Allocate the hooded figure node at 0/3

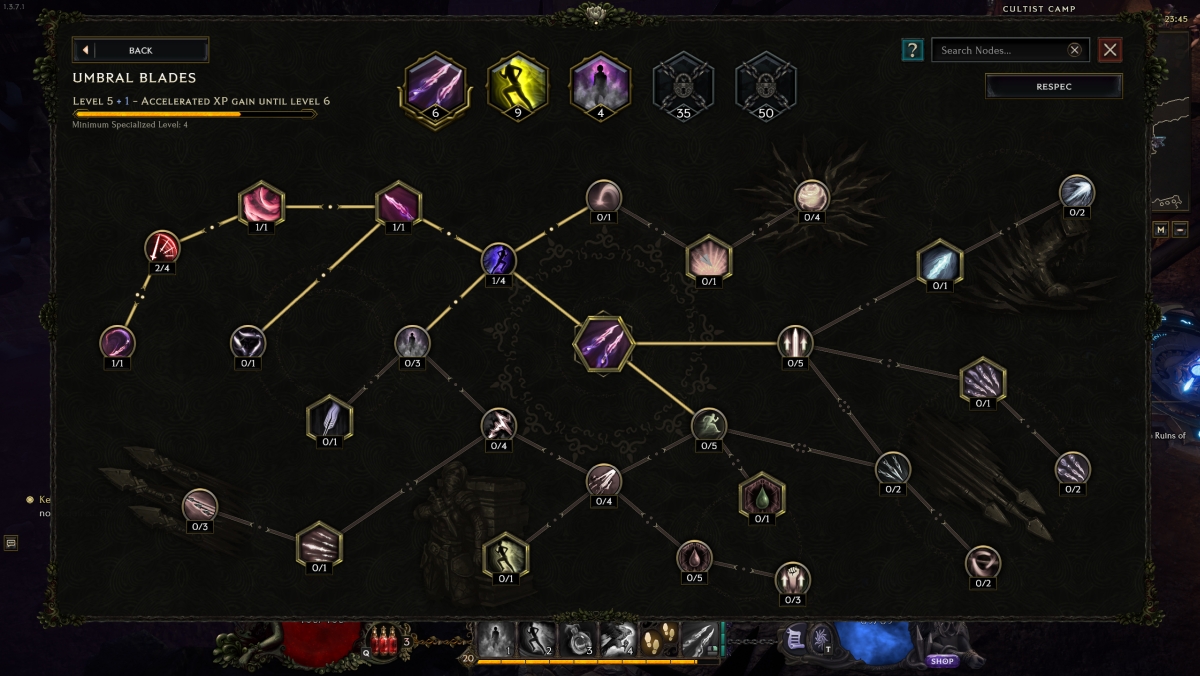pyautogui.click(x=411, y=342)
